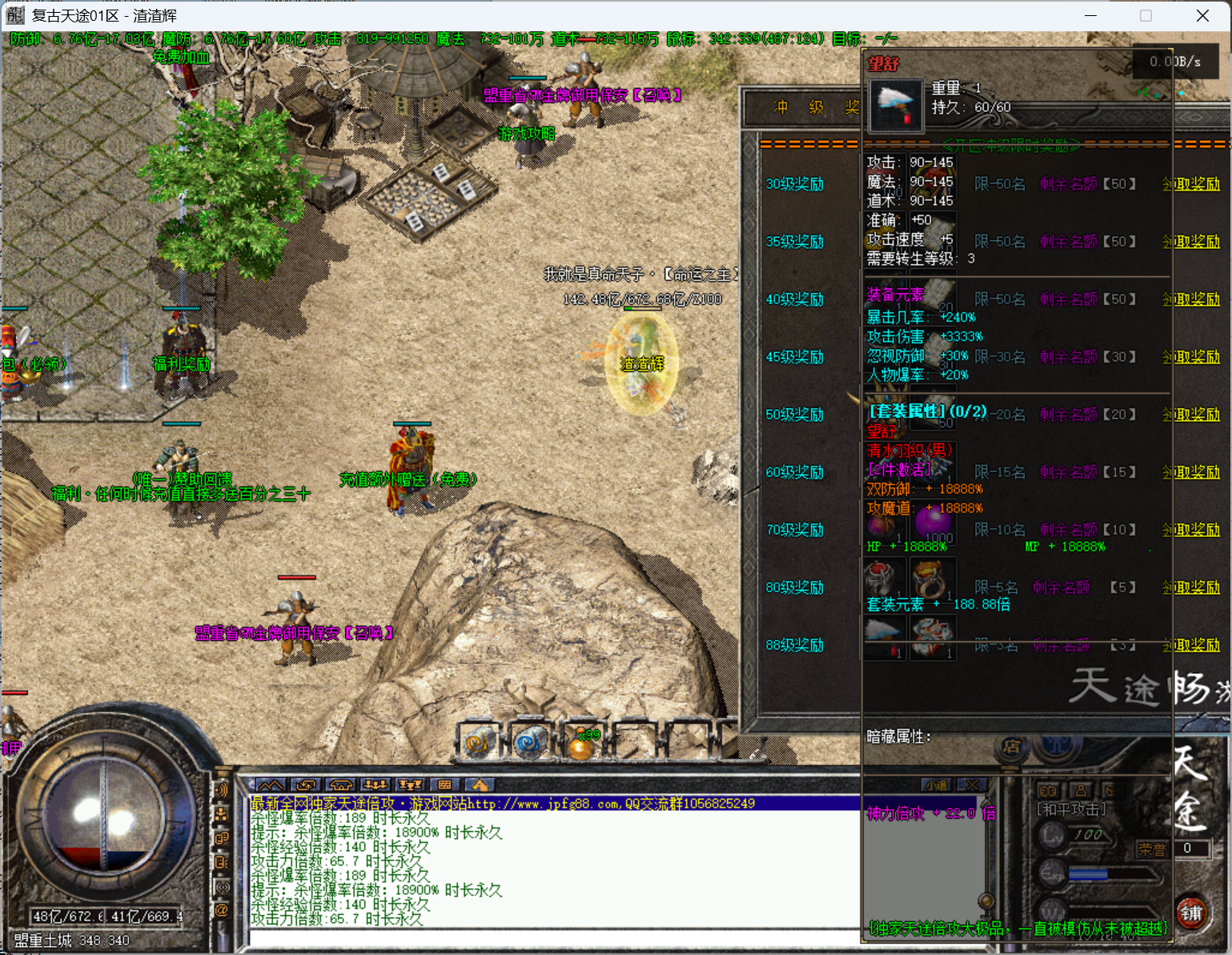Viewport: 1232px width, 955px height.
Task: Open the 荣誉 honor button
Action: pos(1152,849)
